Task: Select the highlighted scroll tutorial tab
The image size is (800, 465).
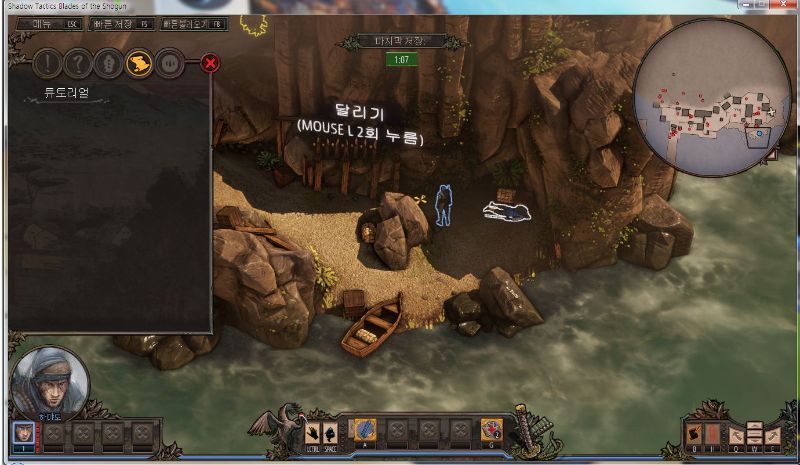Action: [140, 64]
